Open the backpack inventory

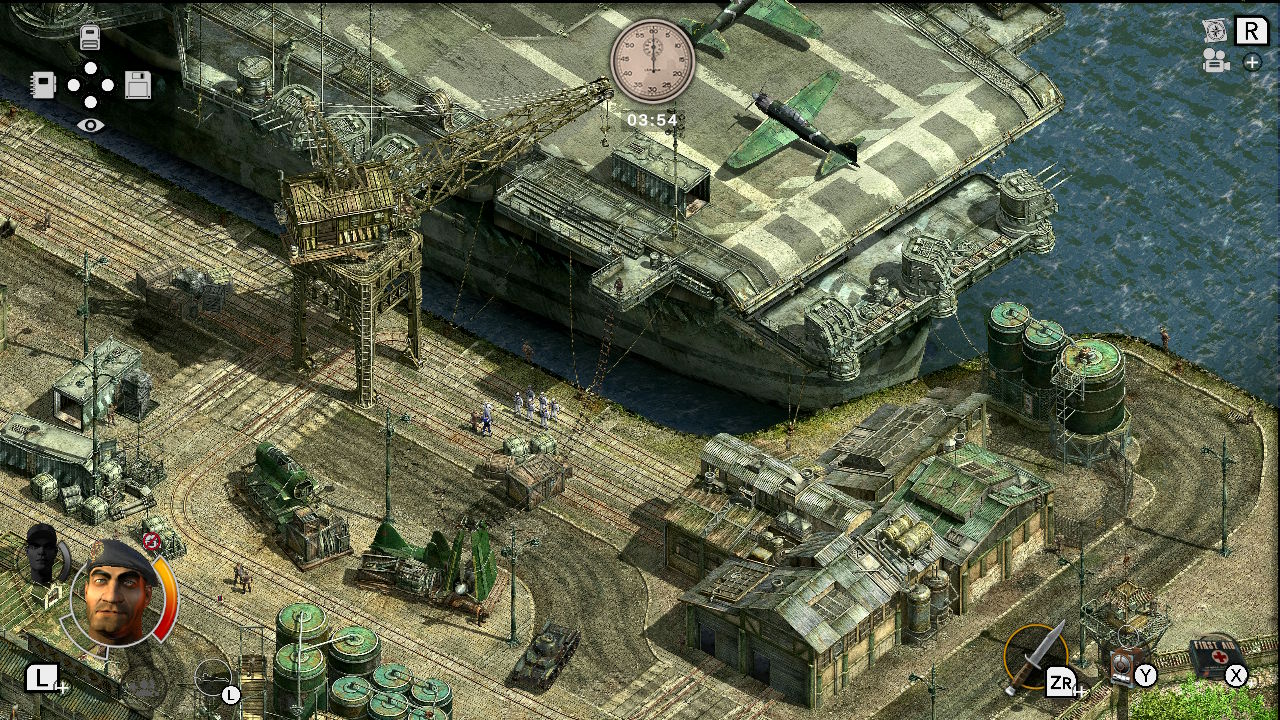pos(90,37)
